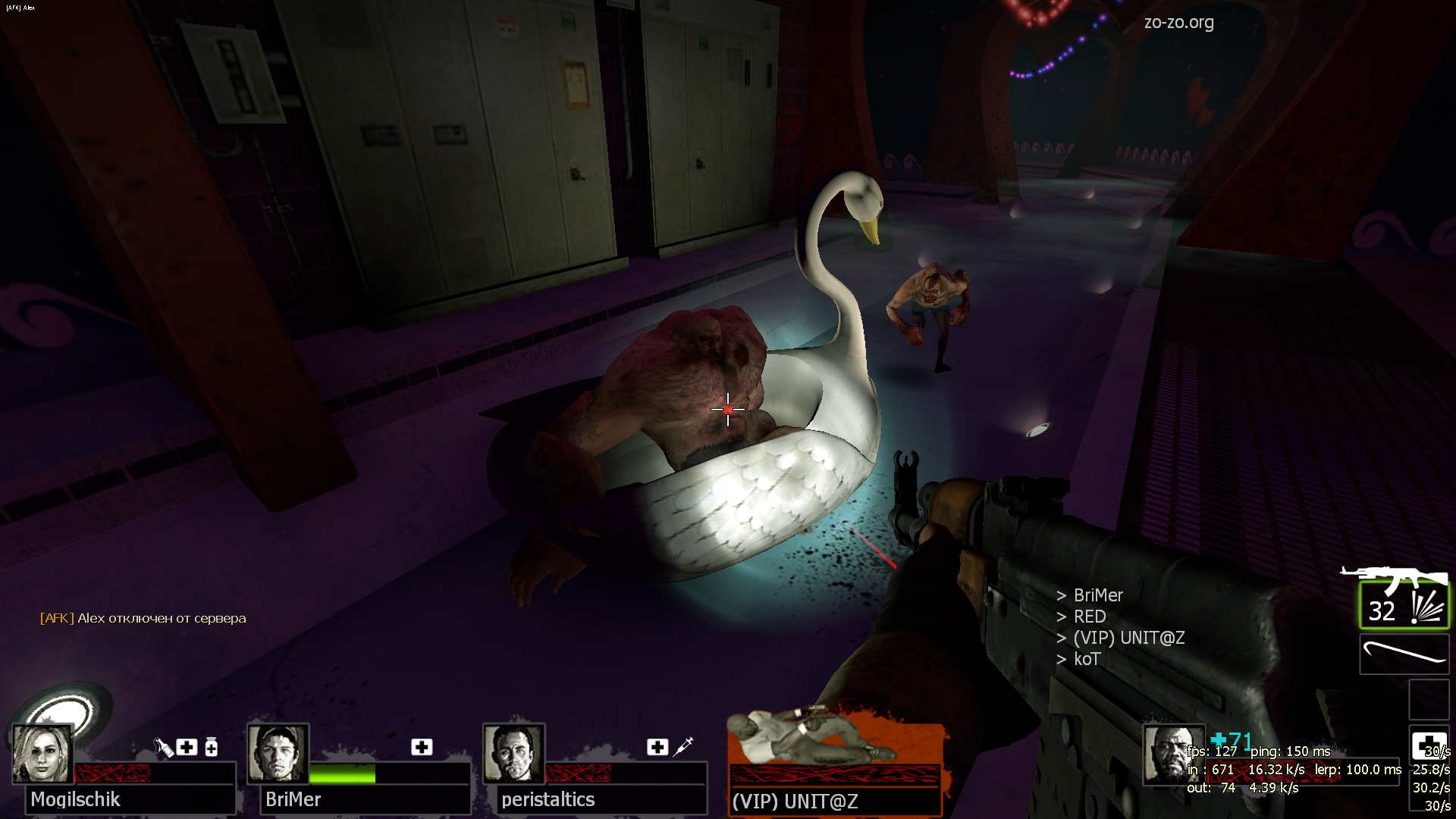Click Mogilschik's throwable bottle icon
The image size is (1456, 819).
pos(163,748)
